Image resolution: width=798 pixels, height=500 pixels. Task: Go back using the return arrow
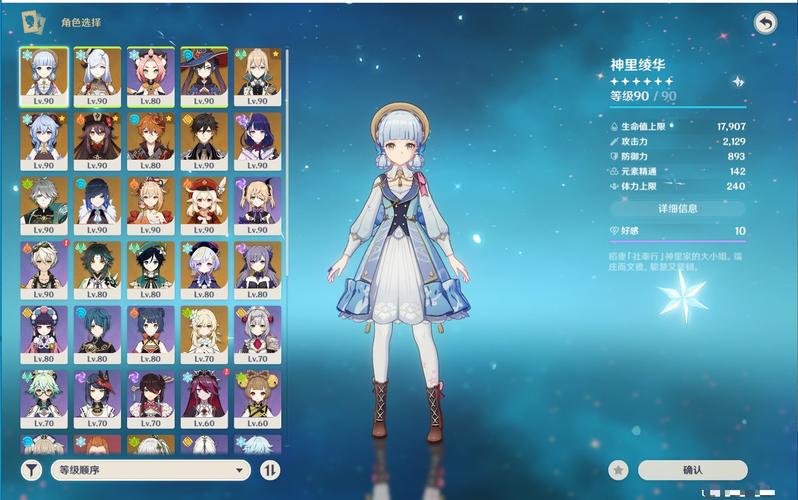[x=765, y=23]
